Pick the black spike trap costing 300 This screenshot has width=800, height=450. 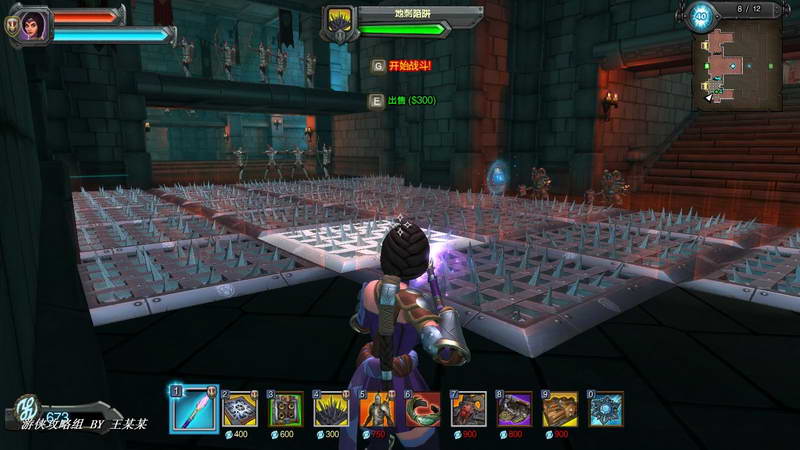pos(332,408)
